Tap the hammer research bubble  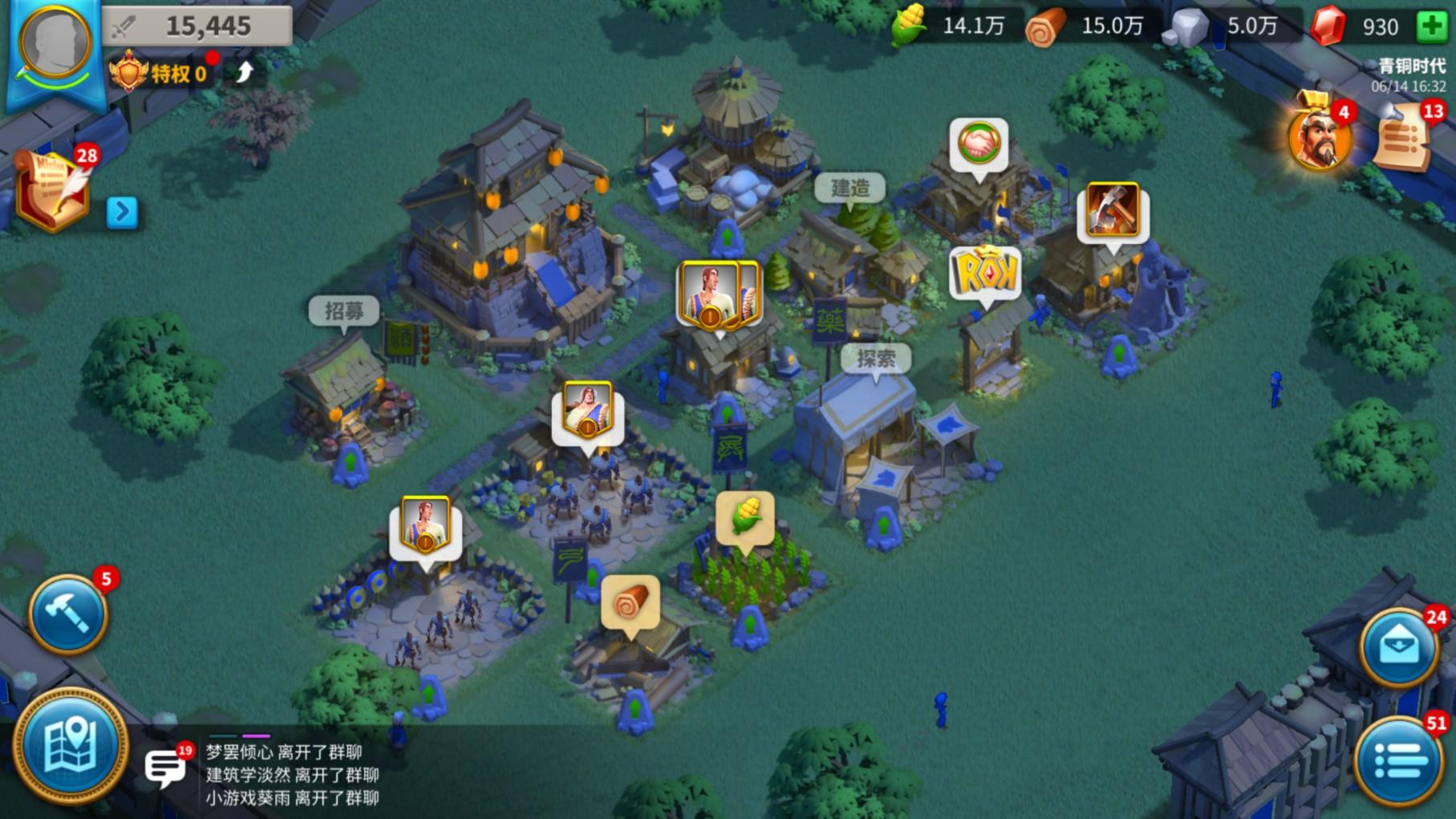coord(1112,210)
